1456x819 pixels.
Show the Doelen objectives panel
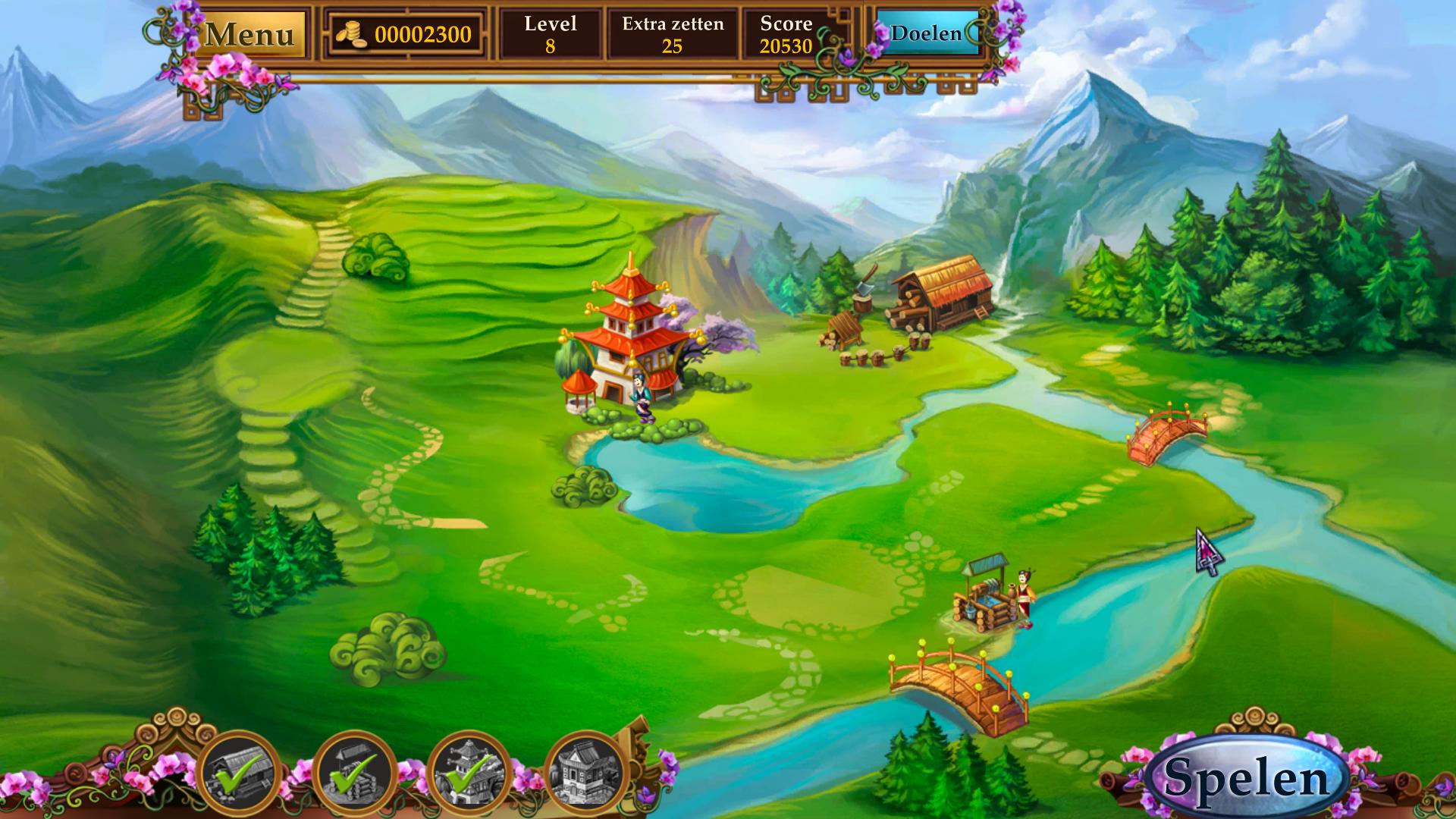point(926,33)
